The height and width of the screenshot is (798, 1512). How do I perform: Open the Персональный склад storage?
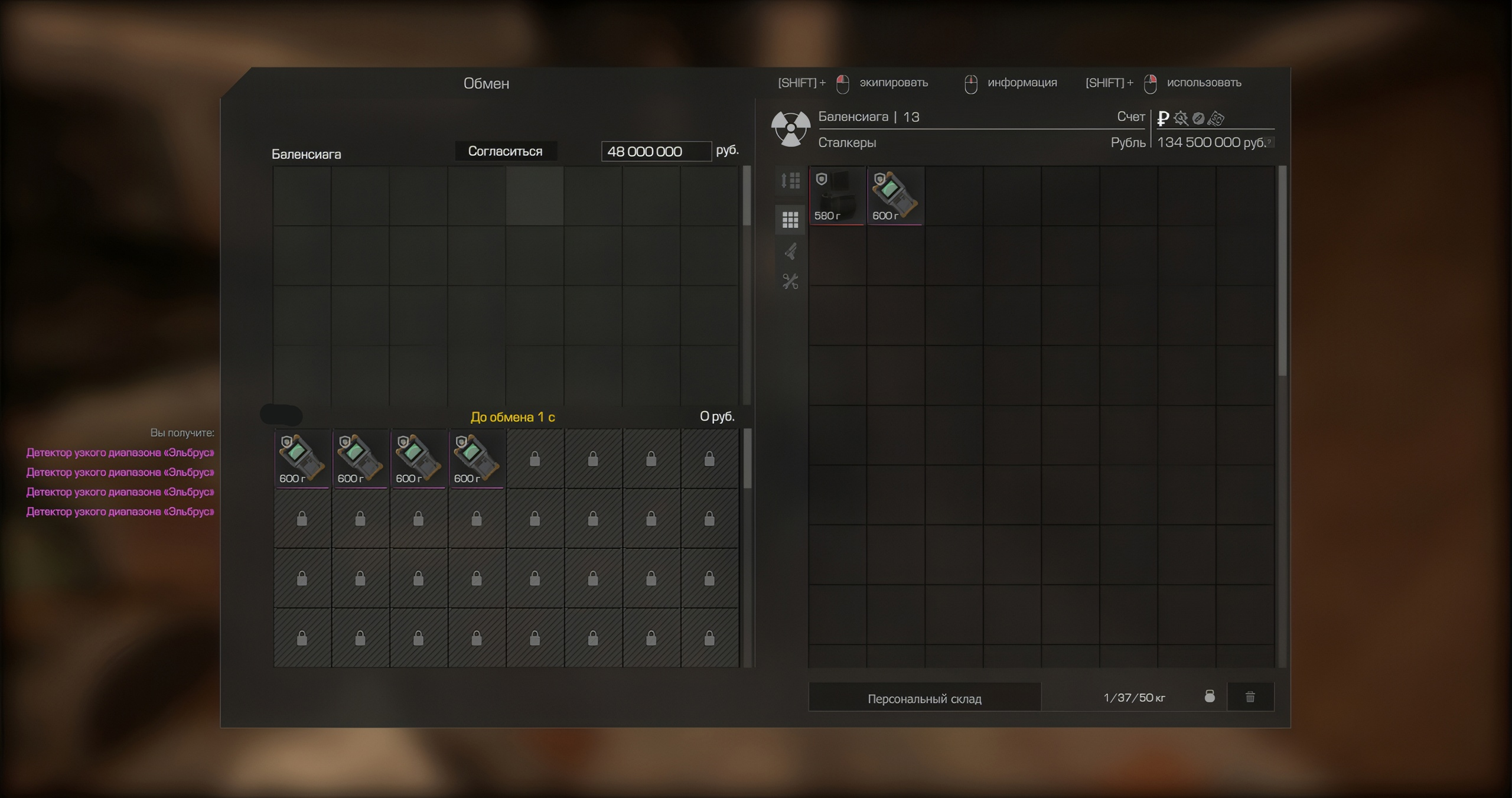(924, 698)
